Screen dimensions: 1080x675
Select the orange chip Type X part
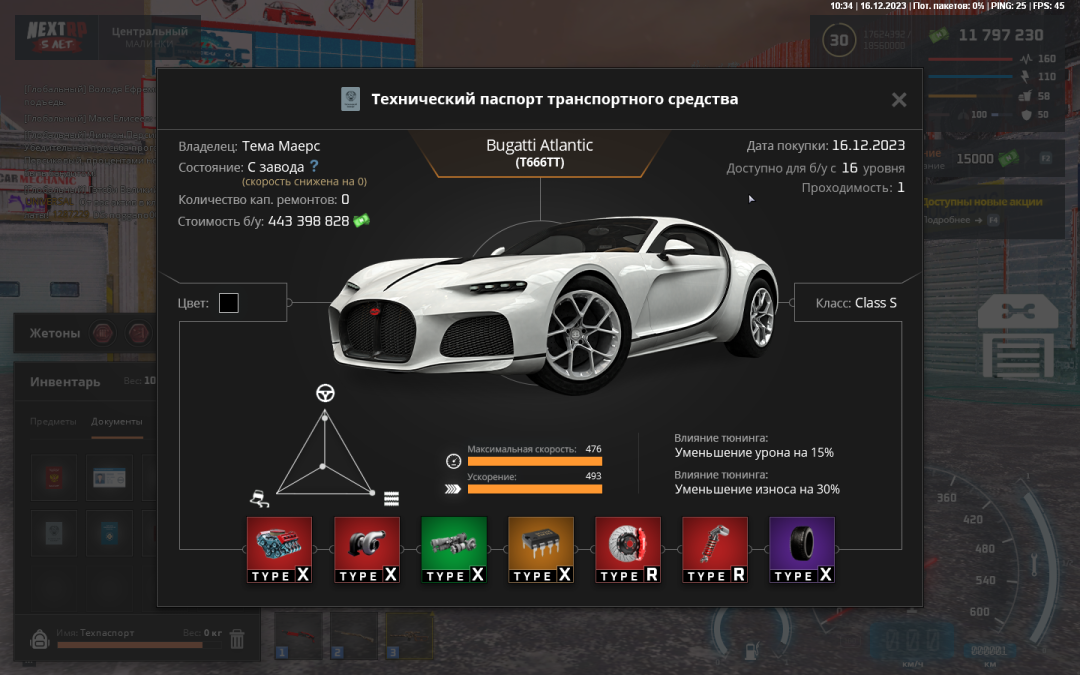point(540,549)
